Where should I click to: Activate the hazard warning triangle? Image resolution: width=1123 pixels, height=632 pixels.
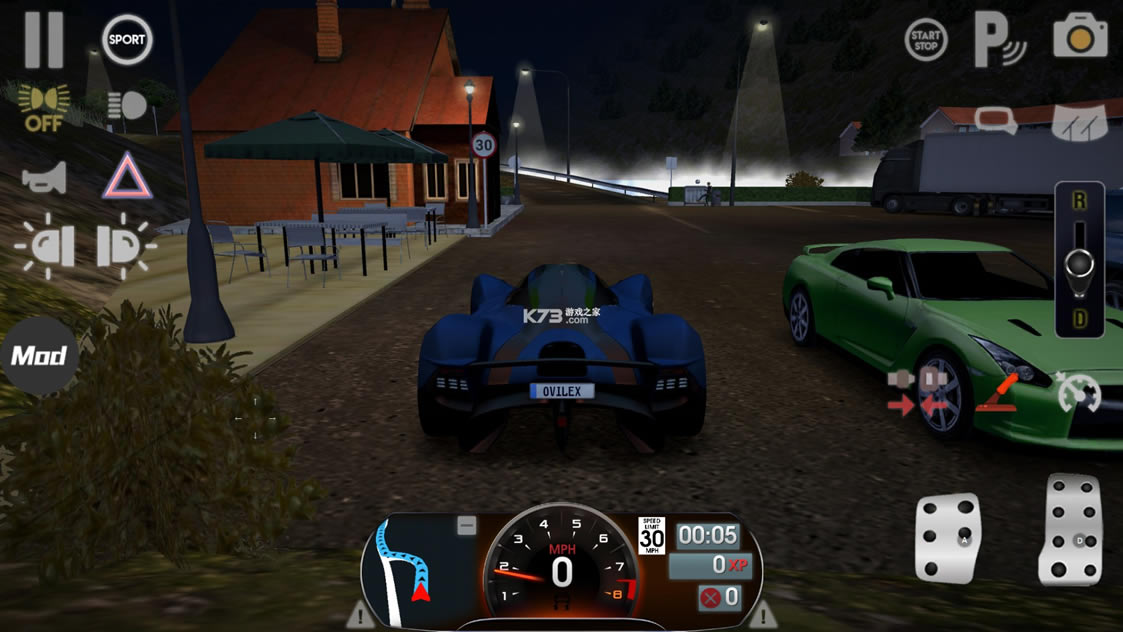tap(127, 177)
